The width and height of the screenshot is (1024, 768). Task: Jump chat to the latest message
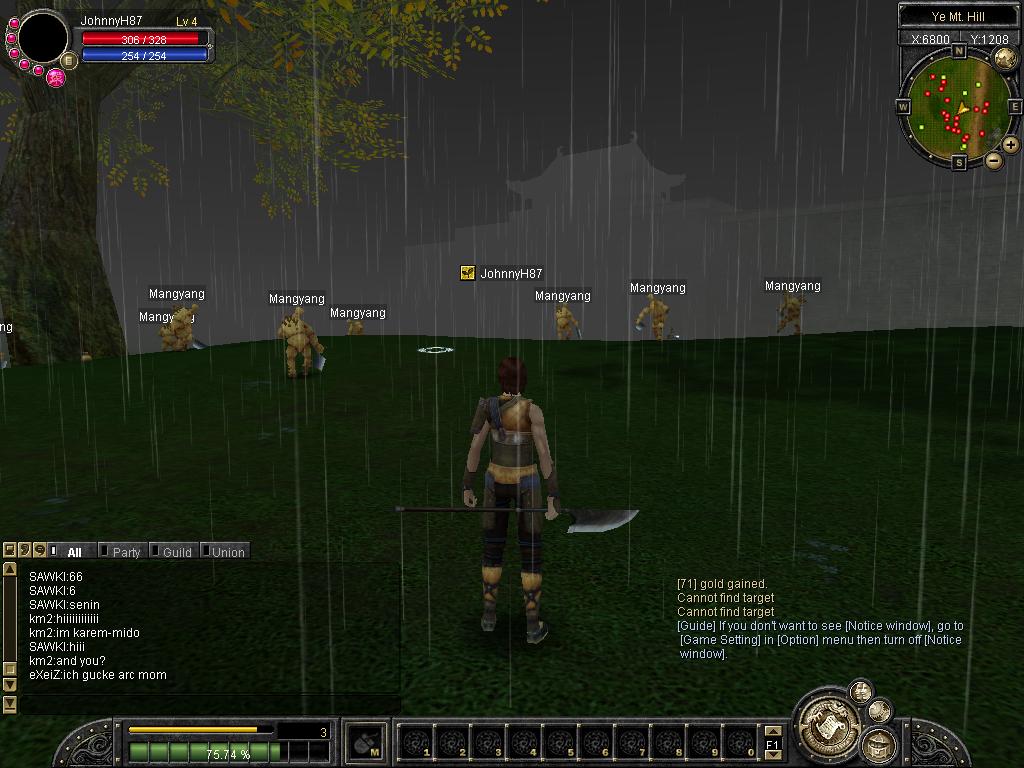pyautogui.click(x=10, y=705)
